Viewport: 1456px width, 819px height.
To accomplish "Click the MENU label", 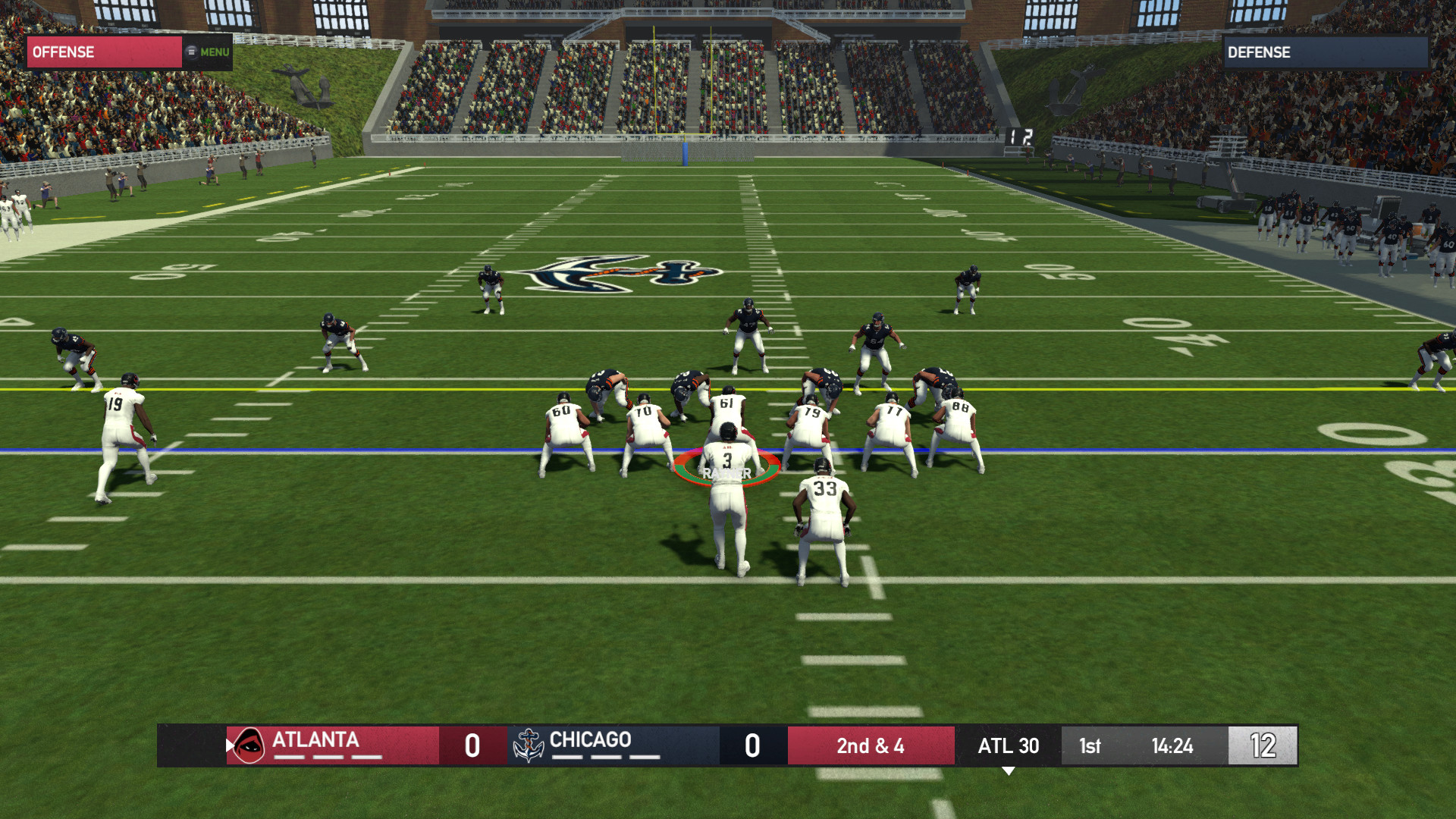I will (x=213, y=52).
